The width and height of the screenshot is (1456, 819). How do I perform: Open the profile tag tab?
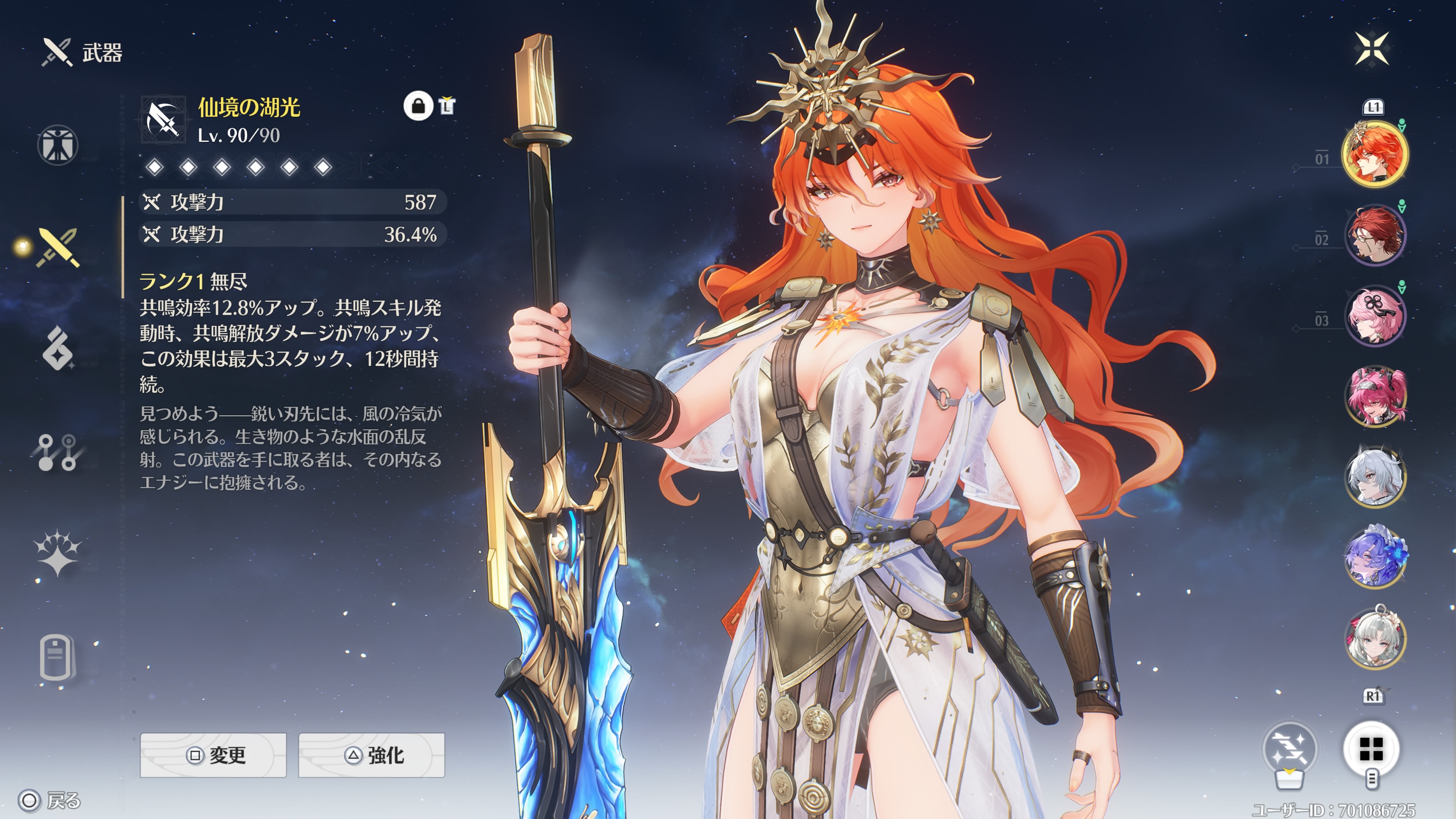coord(56,657)
